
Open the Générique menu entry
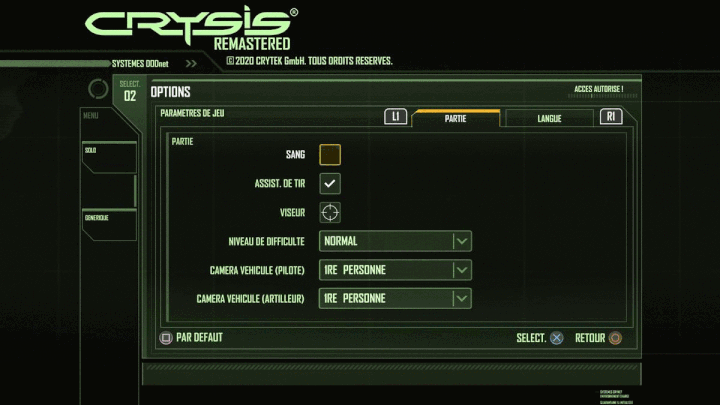(x=107, y=224)
